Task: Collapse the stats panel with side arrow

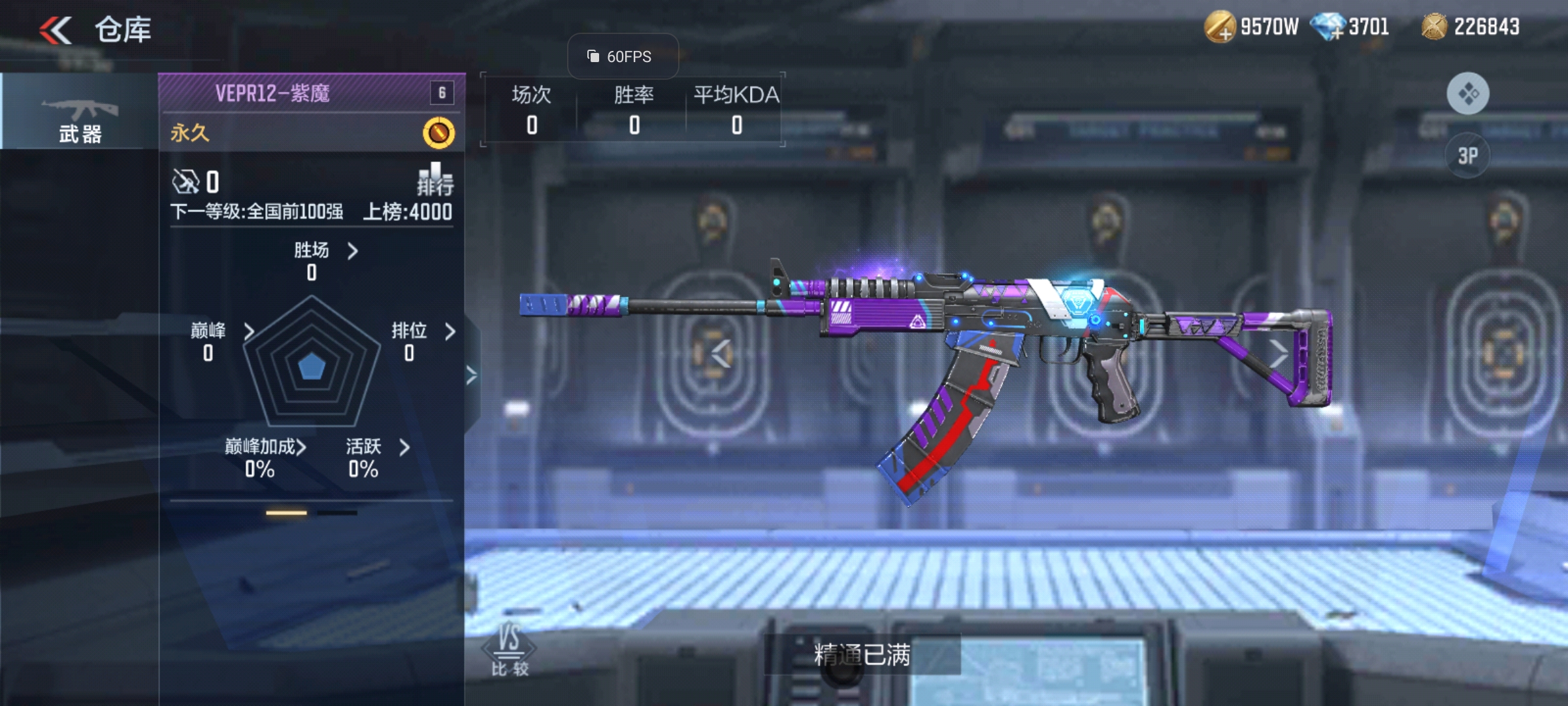Action: click(472, 375)
